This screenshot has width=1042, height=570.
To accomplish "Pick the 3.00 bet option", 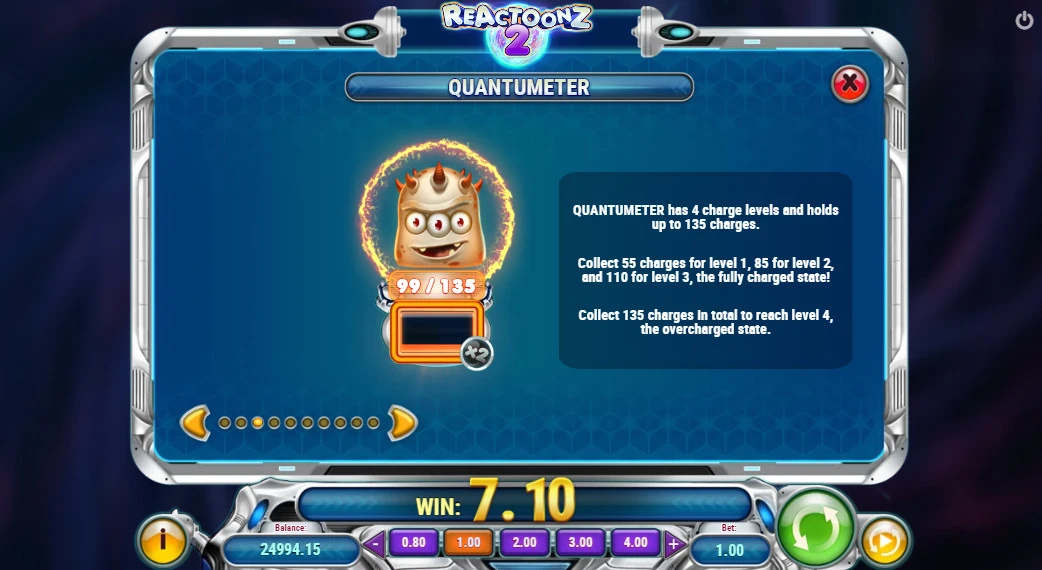I will pyautogui.click(x=580, y=543).
